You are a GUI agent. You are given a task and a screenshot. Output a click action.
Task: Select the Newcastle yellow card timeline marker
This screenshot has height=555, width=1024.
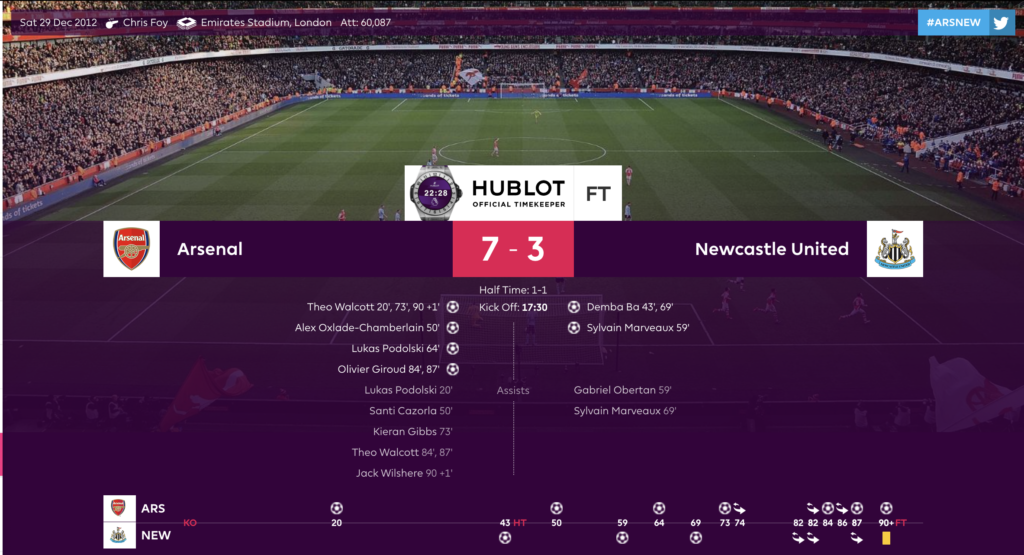click(x=886, y=538)
